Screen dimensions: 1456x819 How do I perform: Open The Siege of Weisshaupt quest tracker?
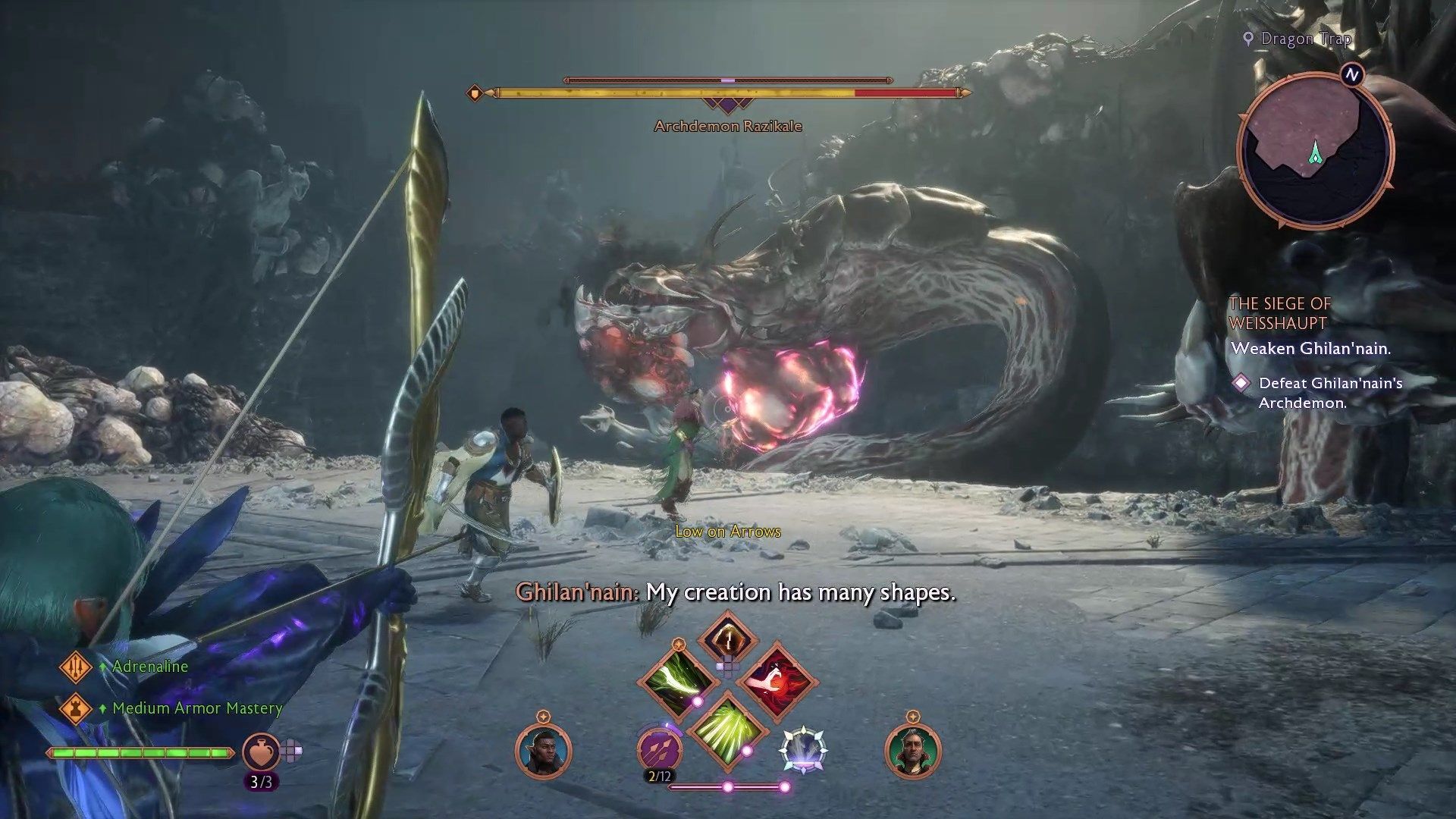pyautogui.click(x=1279, y=313)
